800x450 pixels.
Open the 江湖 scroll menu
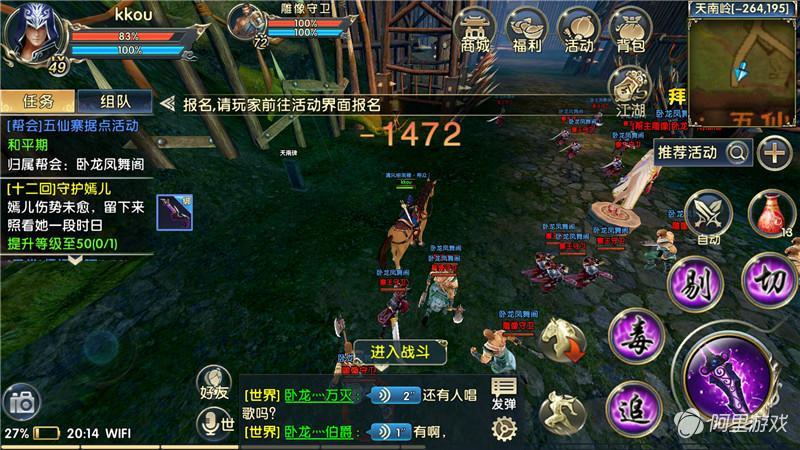click(629, 90)
